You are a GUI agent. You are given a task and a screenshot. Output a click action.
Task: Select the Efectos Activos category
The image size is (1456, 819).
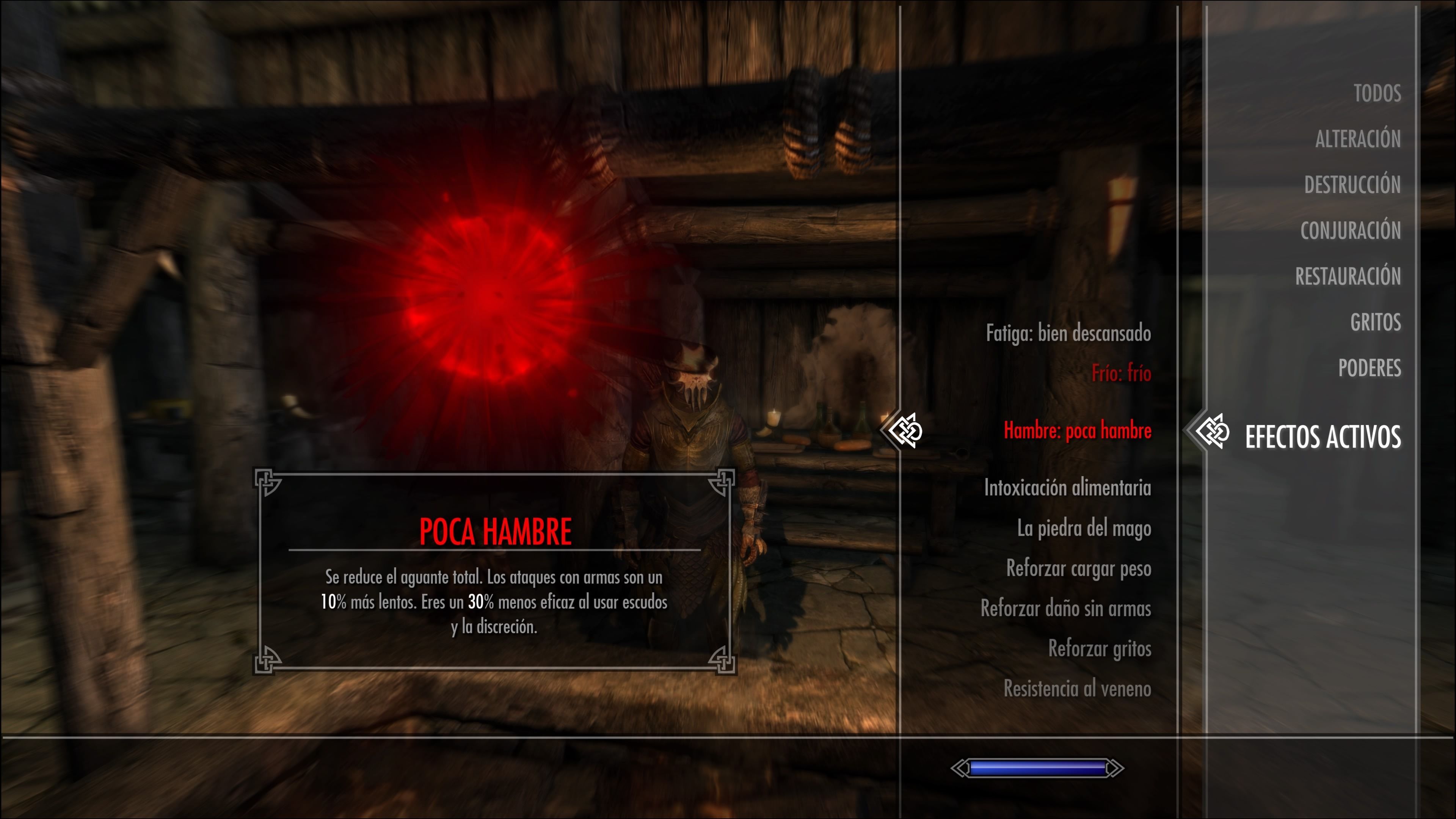(1323, 437)
